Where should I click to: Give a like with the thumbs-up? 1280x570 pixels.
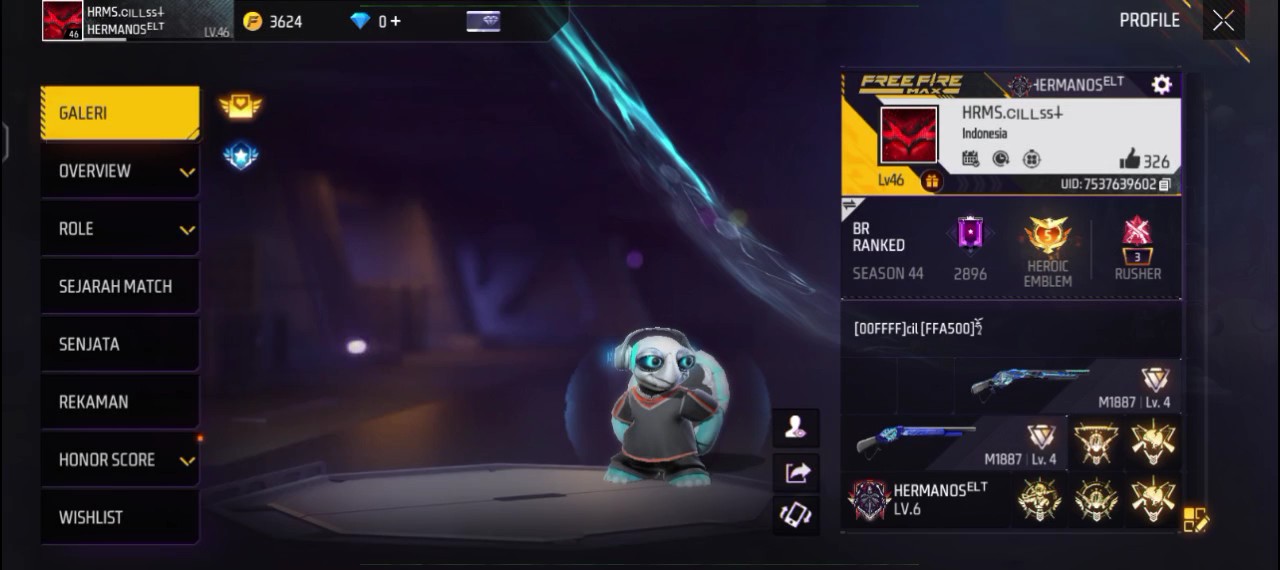(x=1130, y=159)
